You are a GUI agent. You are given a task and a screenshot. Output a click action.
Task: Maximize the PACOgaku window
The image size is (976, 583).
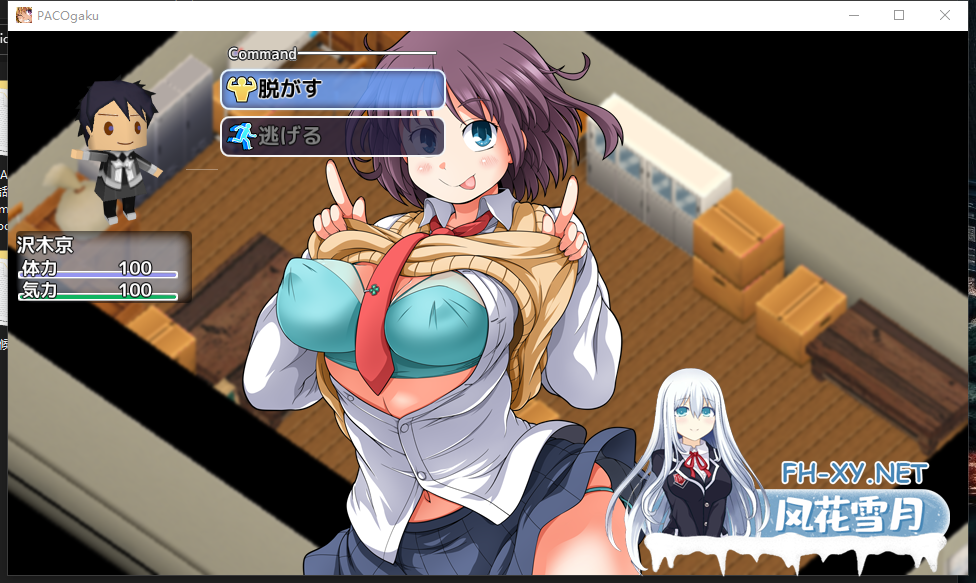pyautogui.click(x=899, y=15)
